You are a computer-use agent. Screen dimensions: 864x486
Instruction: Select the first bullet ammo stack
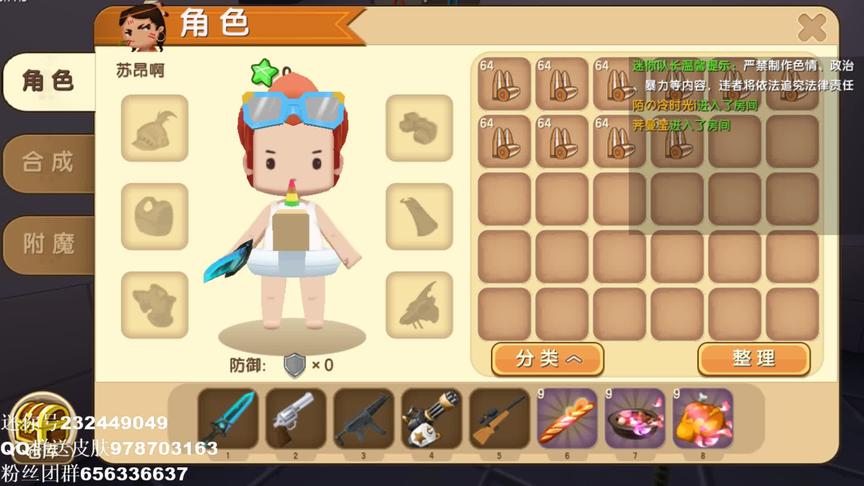coord(504,83)
